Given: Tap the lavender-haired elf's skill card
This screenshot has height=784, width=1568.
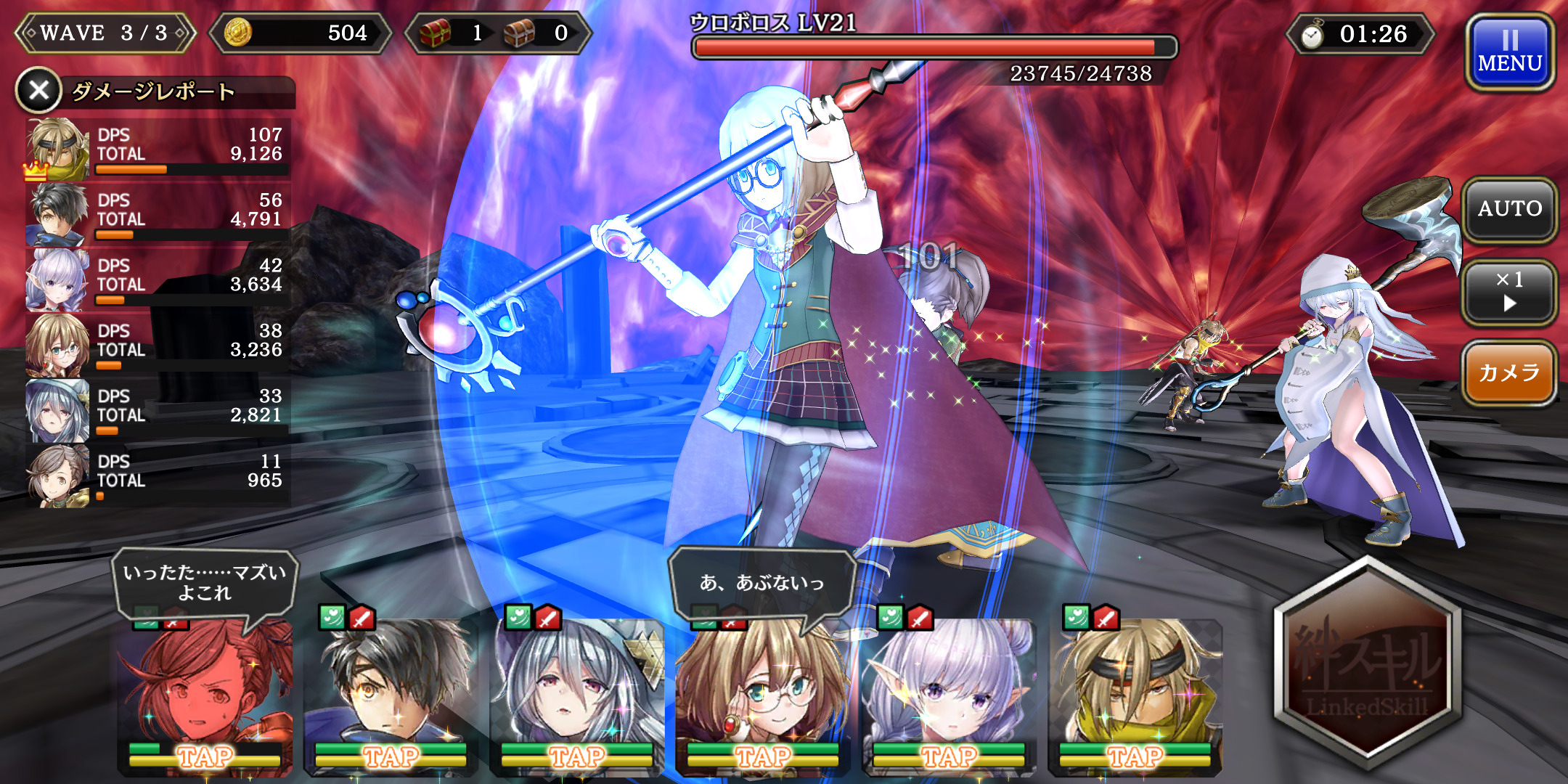Looking at the screenshot, I should point(949,697).
